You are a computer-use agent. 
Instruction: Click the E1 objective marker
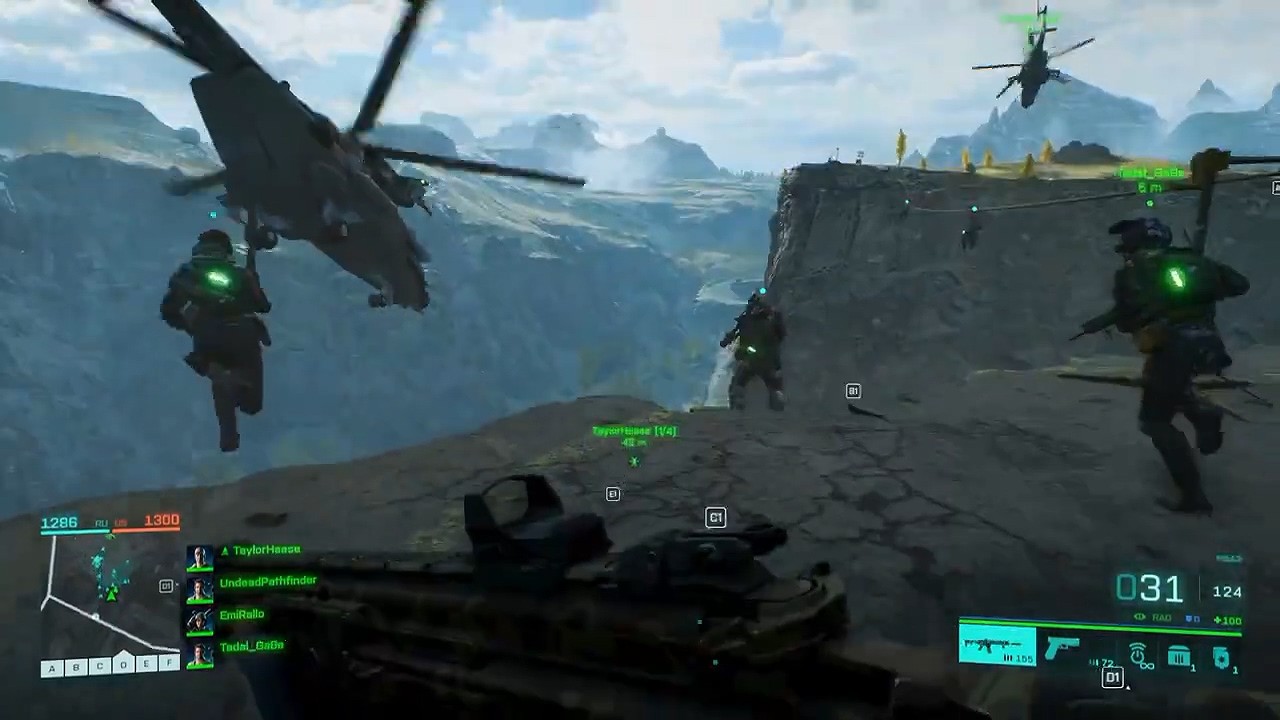coord(613,494)
